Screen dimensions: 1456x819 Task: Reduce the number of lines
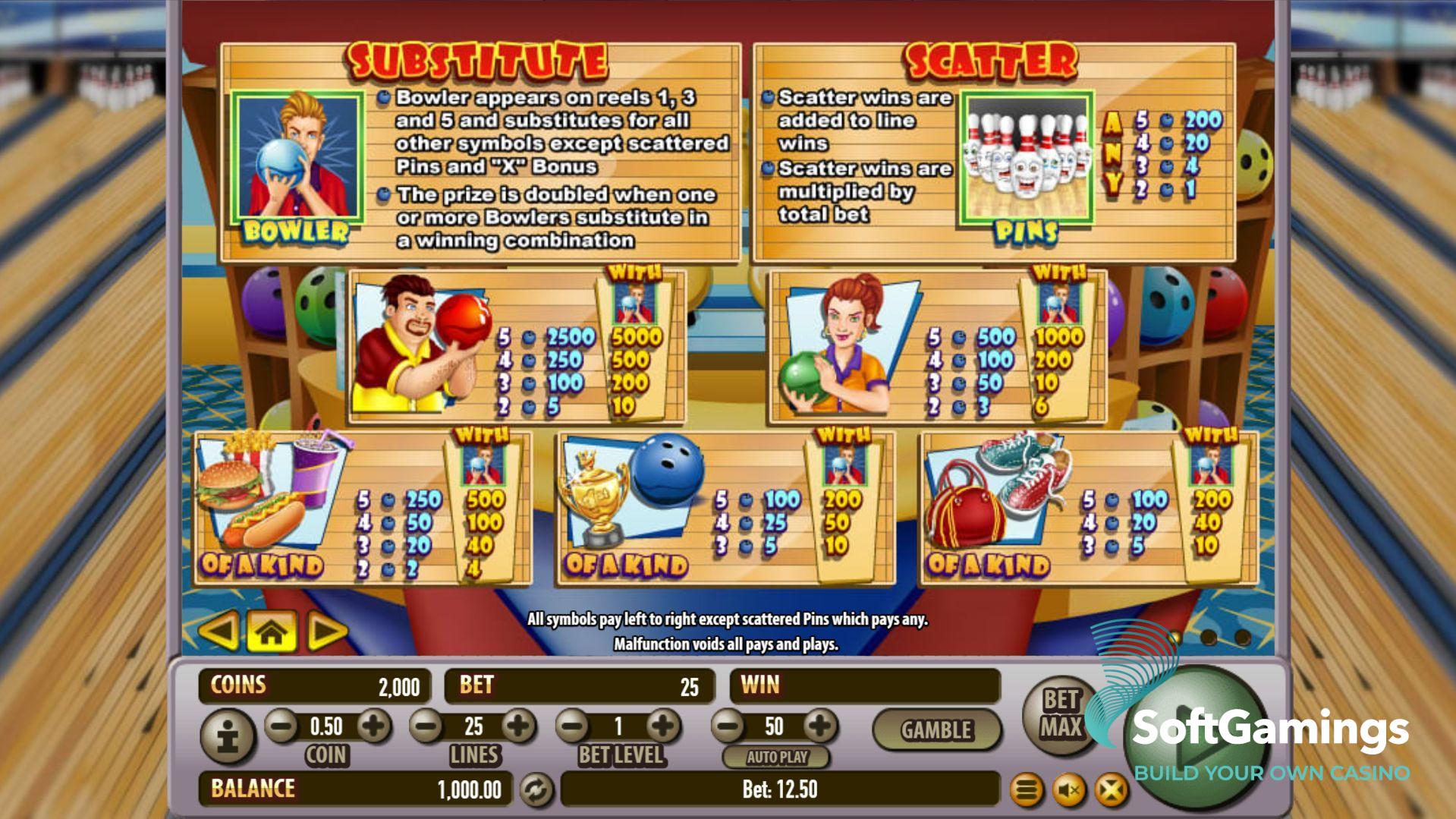coord(426,726)
